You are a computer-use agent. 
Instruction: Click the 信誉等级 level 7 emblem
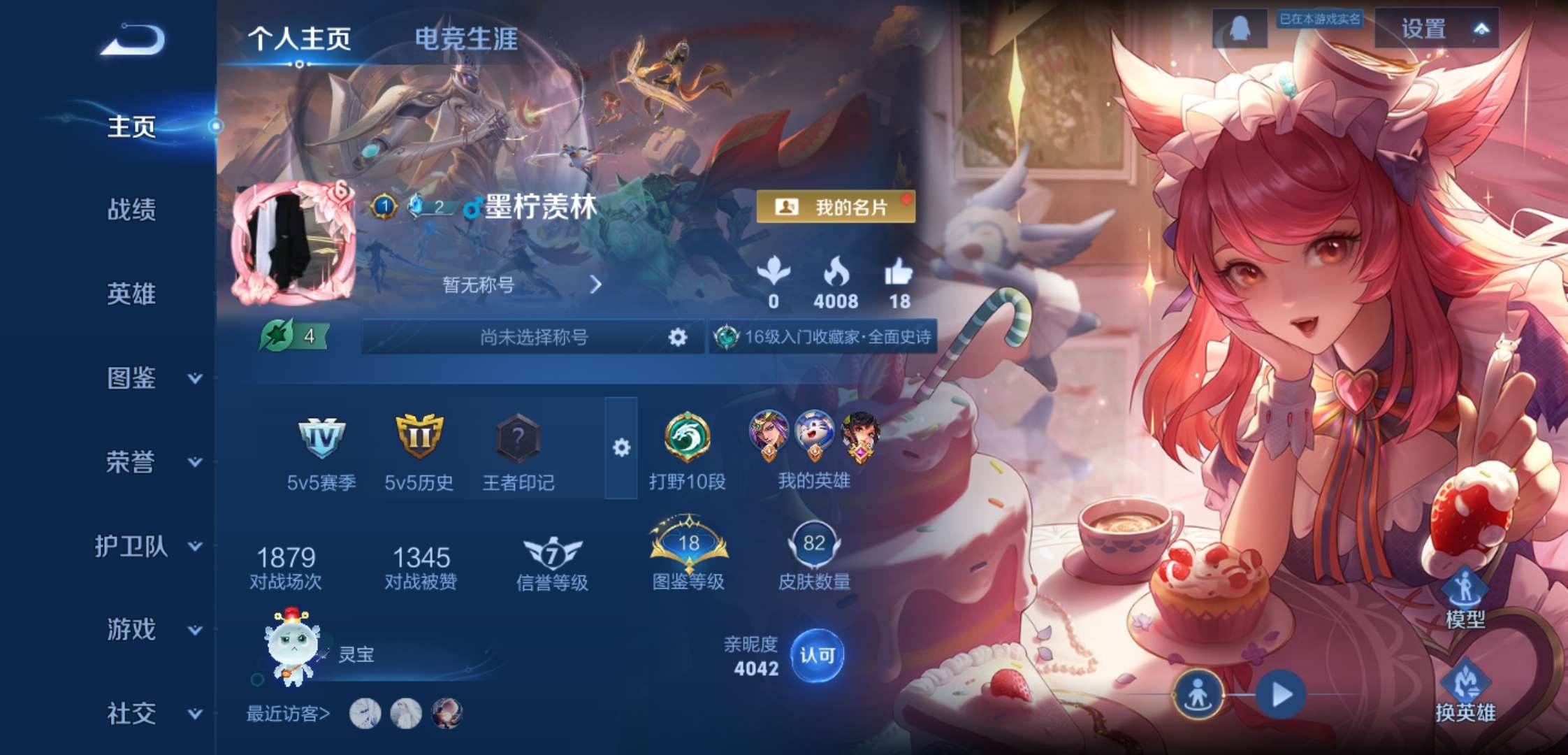click(x=552, y=552)
